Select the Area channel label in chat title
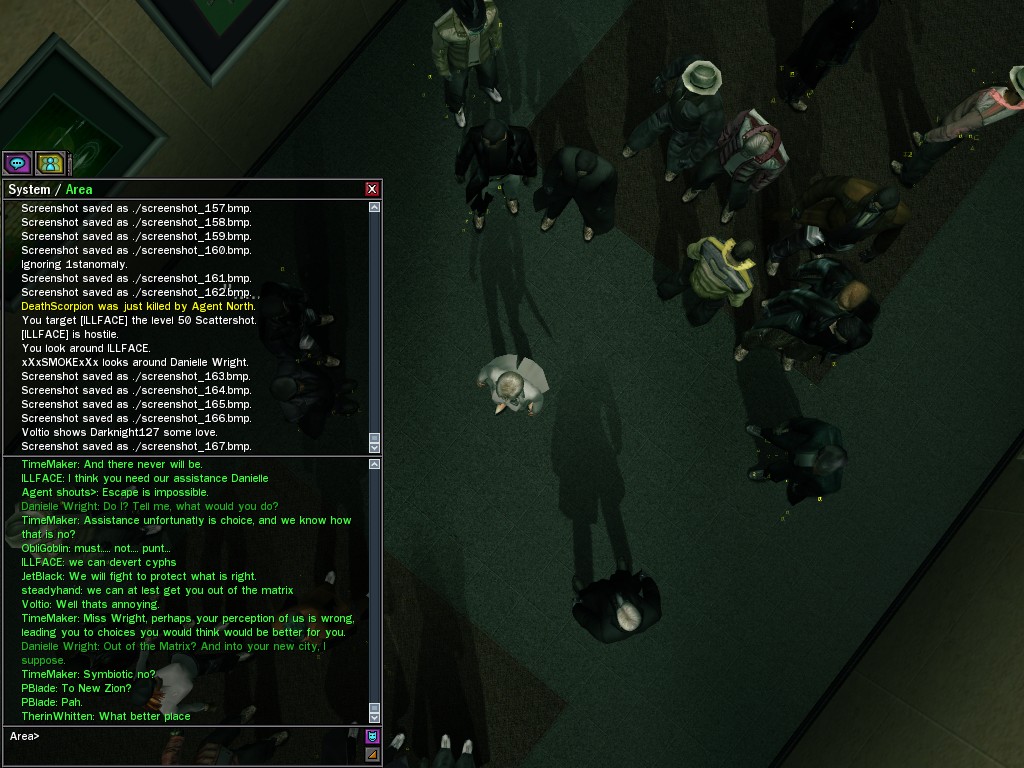Screen dimensions: 1024x768 (x=79, y=189)
